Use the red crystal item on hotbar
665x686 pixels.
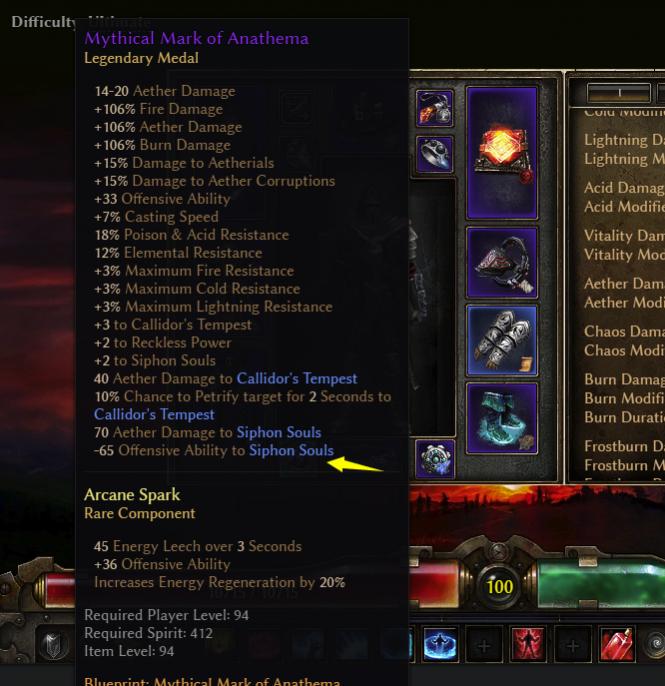617,646
